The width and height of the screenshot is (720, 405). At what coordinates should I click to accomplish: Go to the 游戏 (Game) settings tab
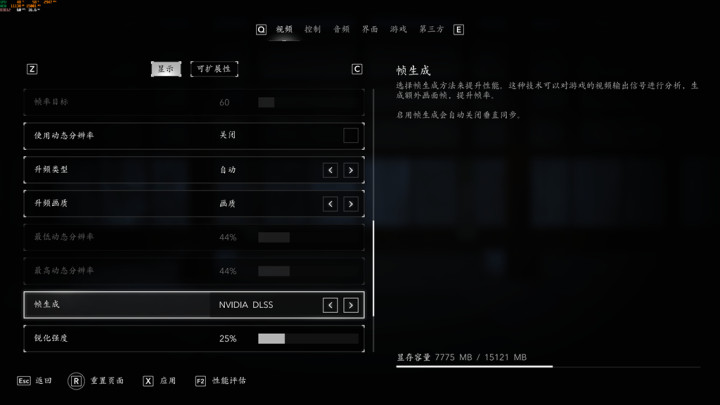pos(398,30)
